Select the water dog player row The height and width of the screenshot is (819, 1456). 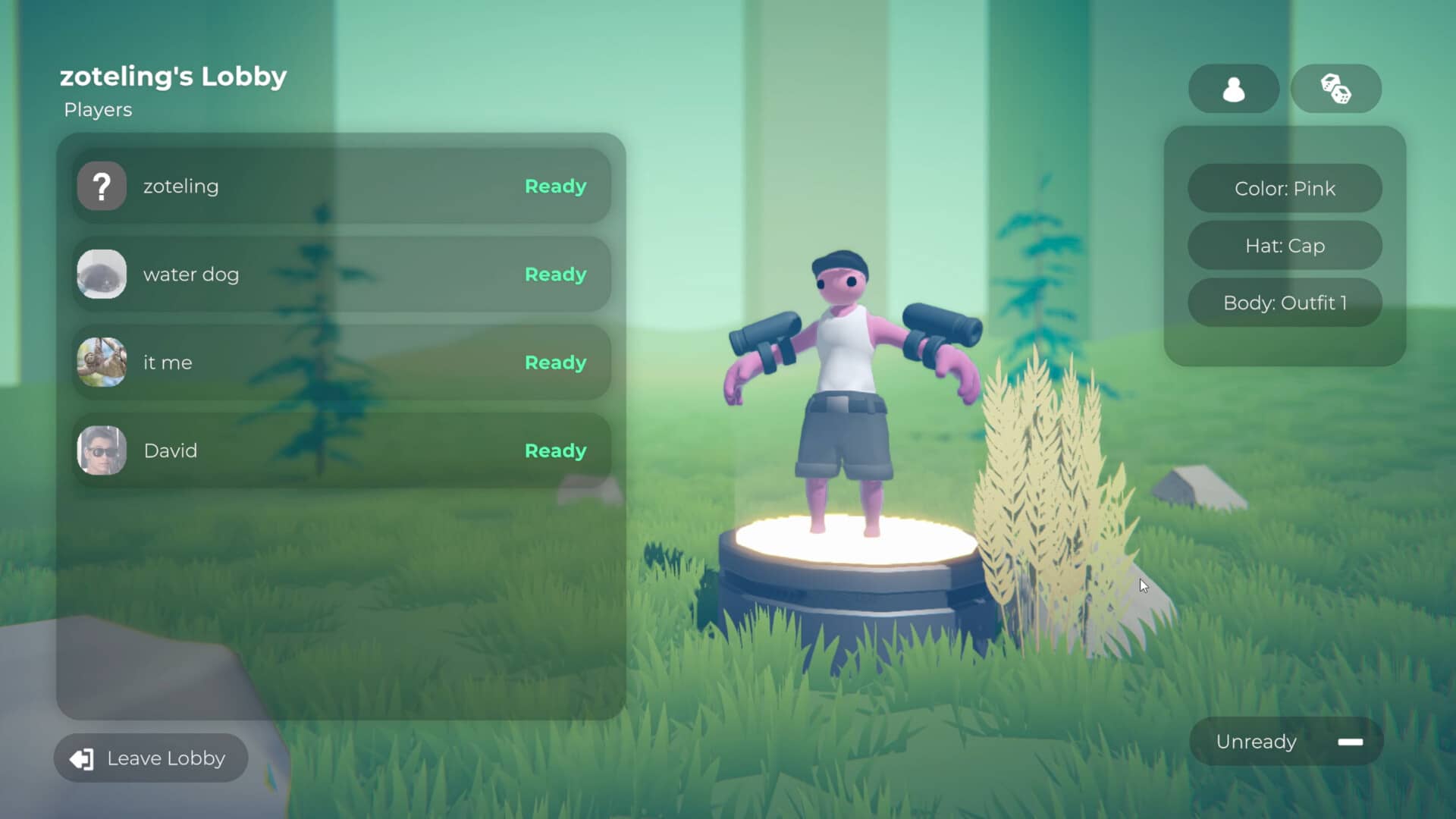point(341,274)
